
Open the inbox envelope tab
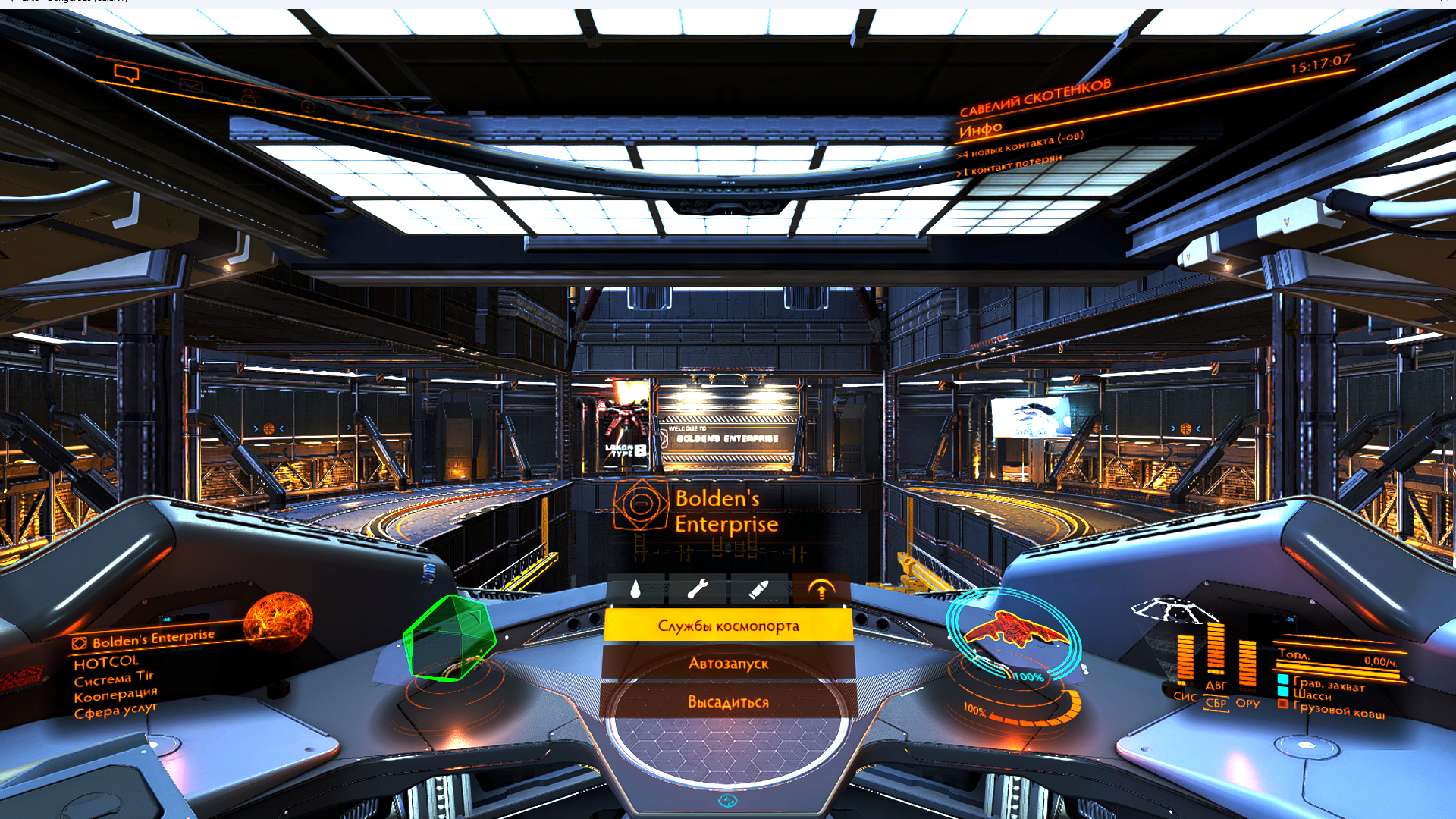point(191,85)
